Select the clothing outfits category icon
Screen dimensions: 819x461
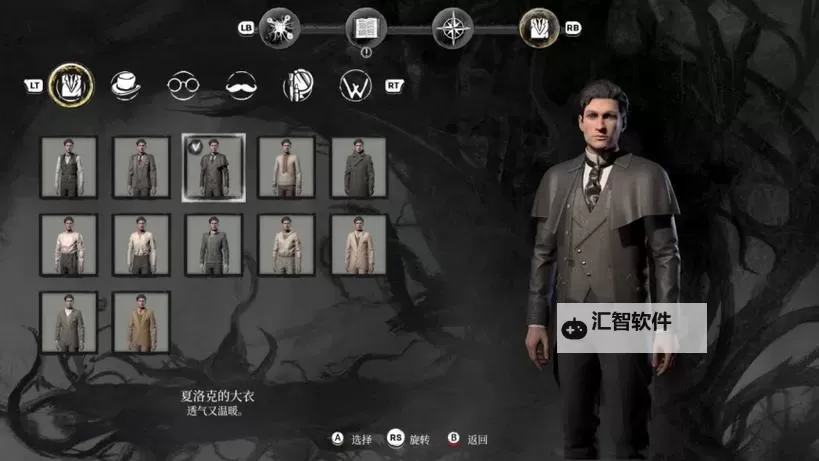(70, 85)
